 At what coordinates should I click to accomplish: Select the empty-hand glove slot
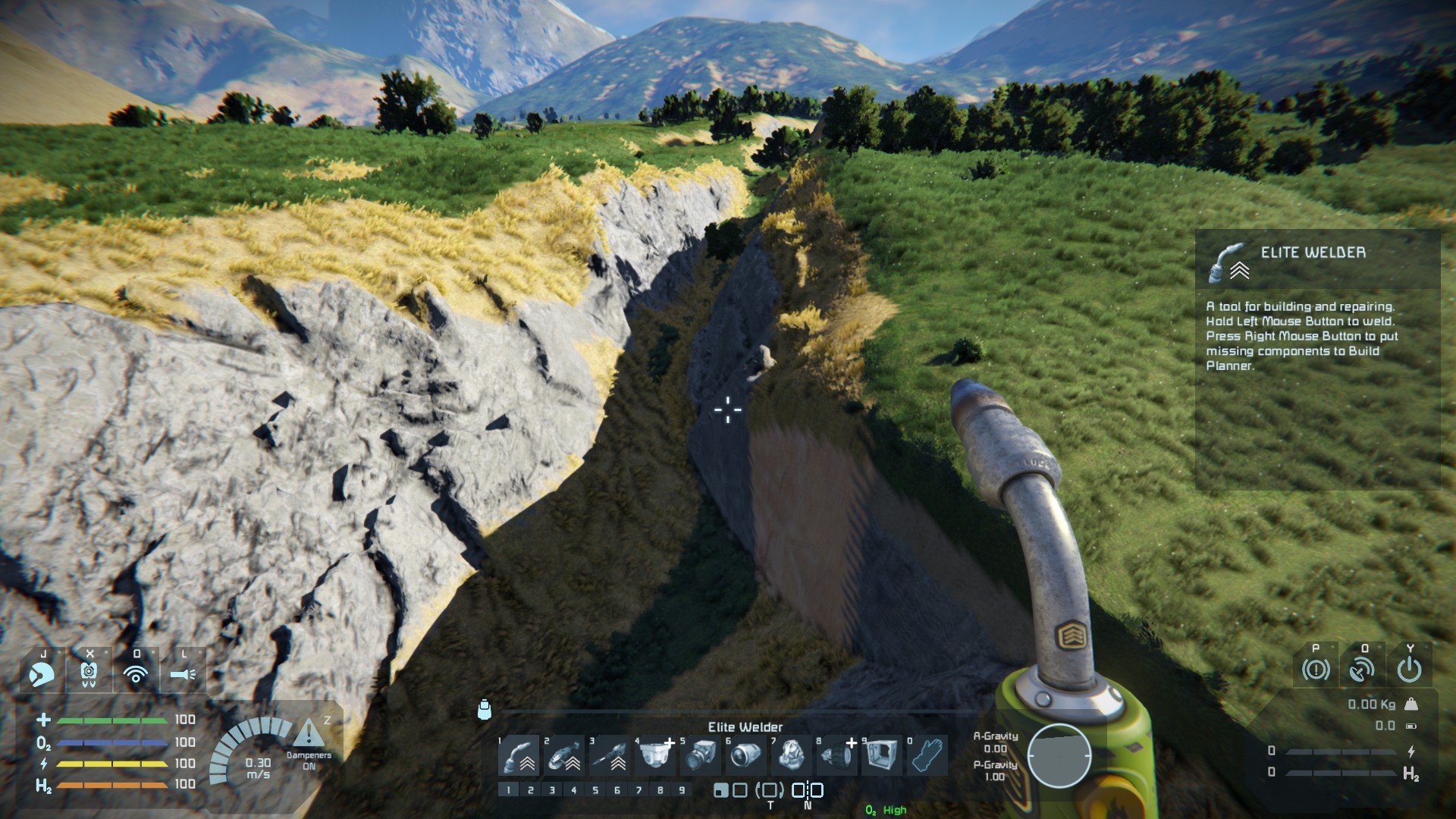point(927,755)
